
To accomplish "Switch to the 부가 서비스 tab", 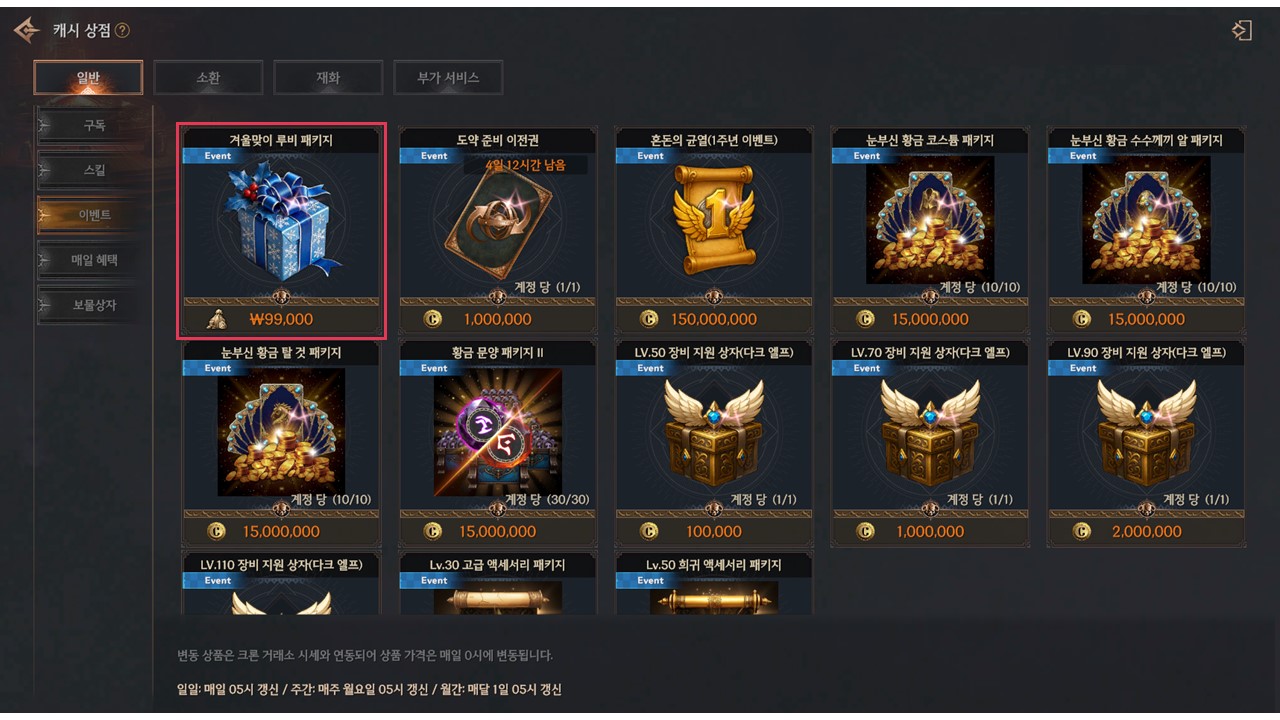I will [448, 78].
